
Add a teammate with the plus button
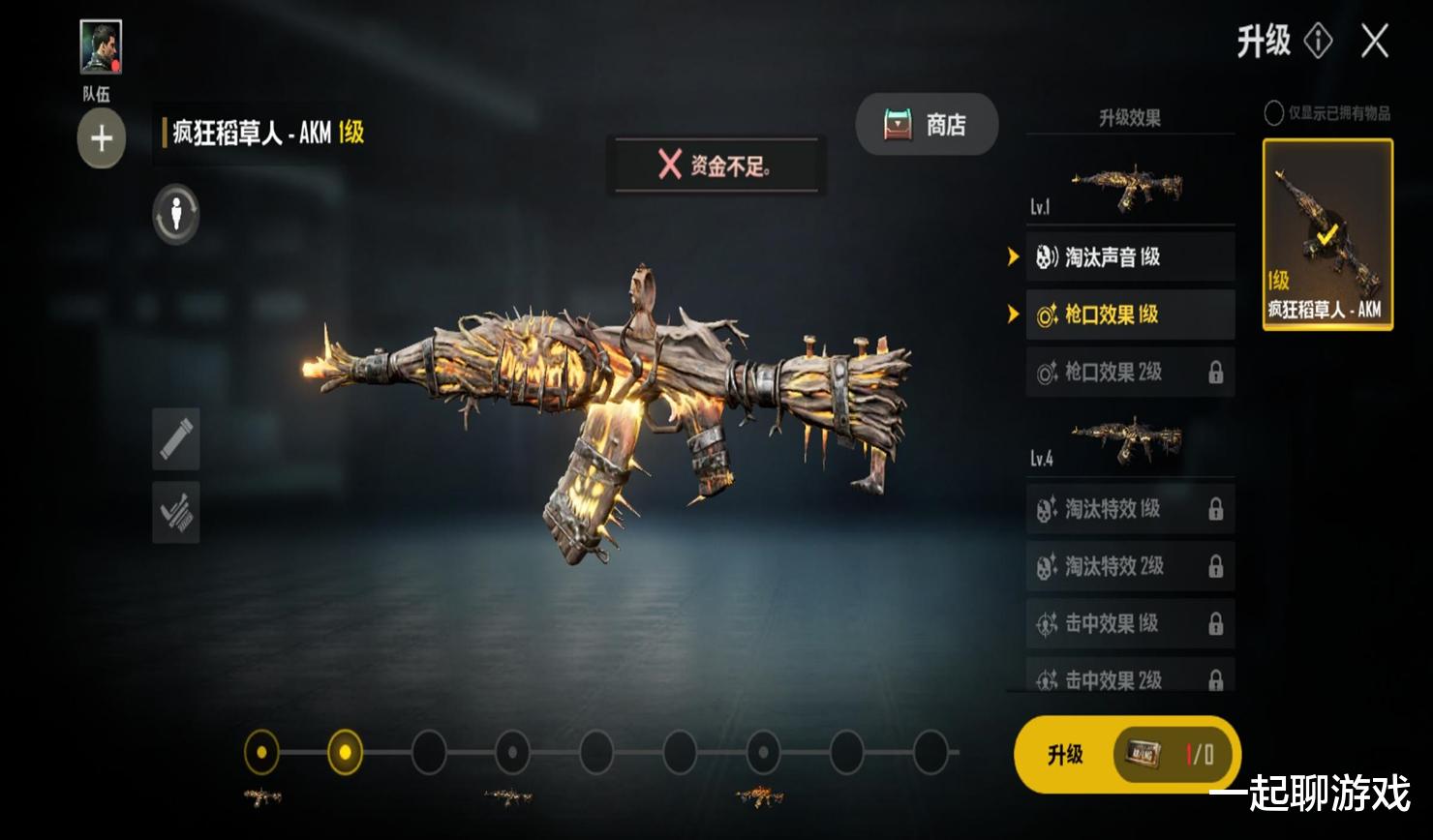[102, 138]
